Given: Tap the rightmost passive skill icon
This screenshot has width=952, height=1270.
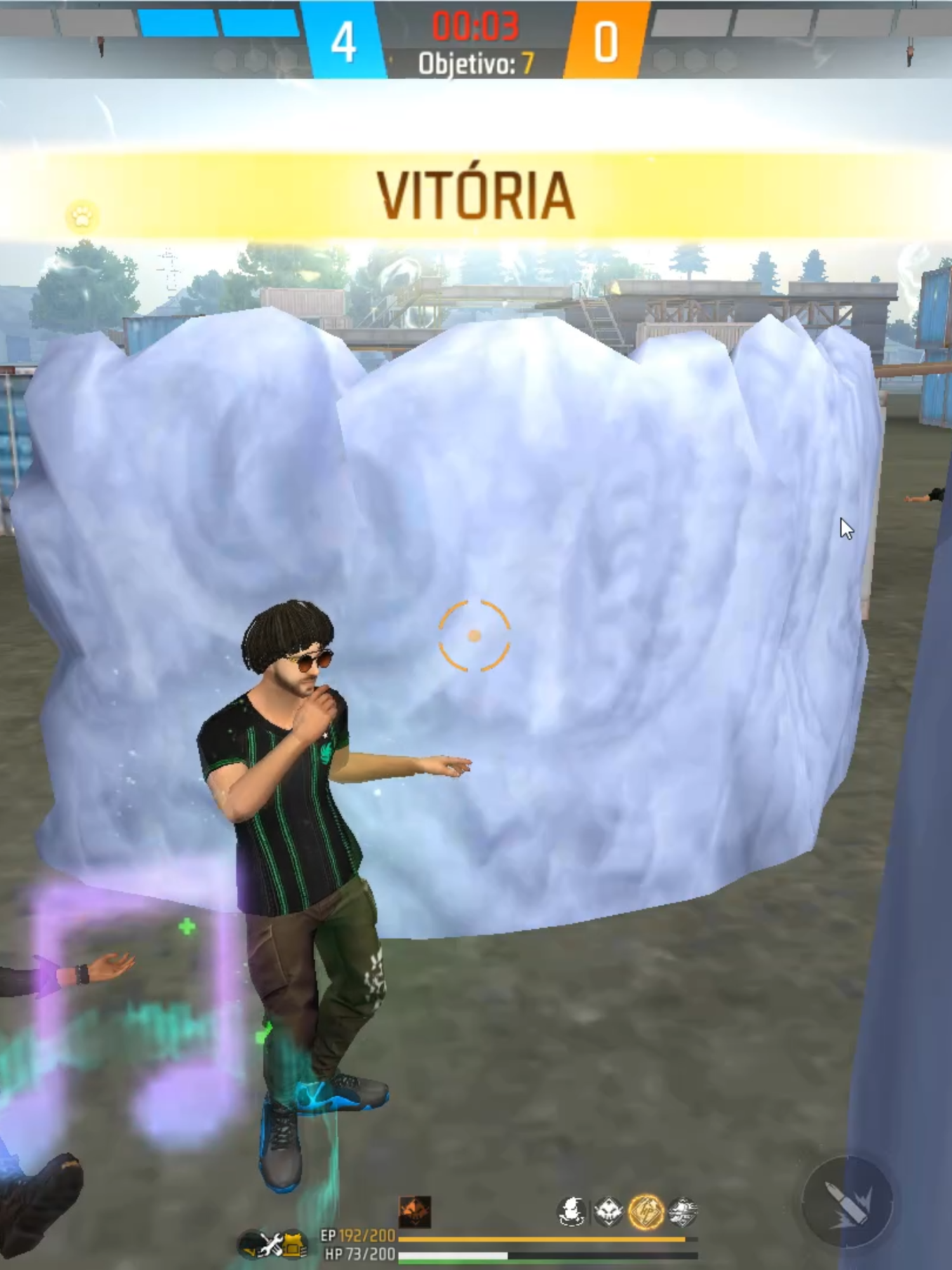Looking at the screenshot, I should [683, 1208].
